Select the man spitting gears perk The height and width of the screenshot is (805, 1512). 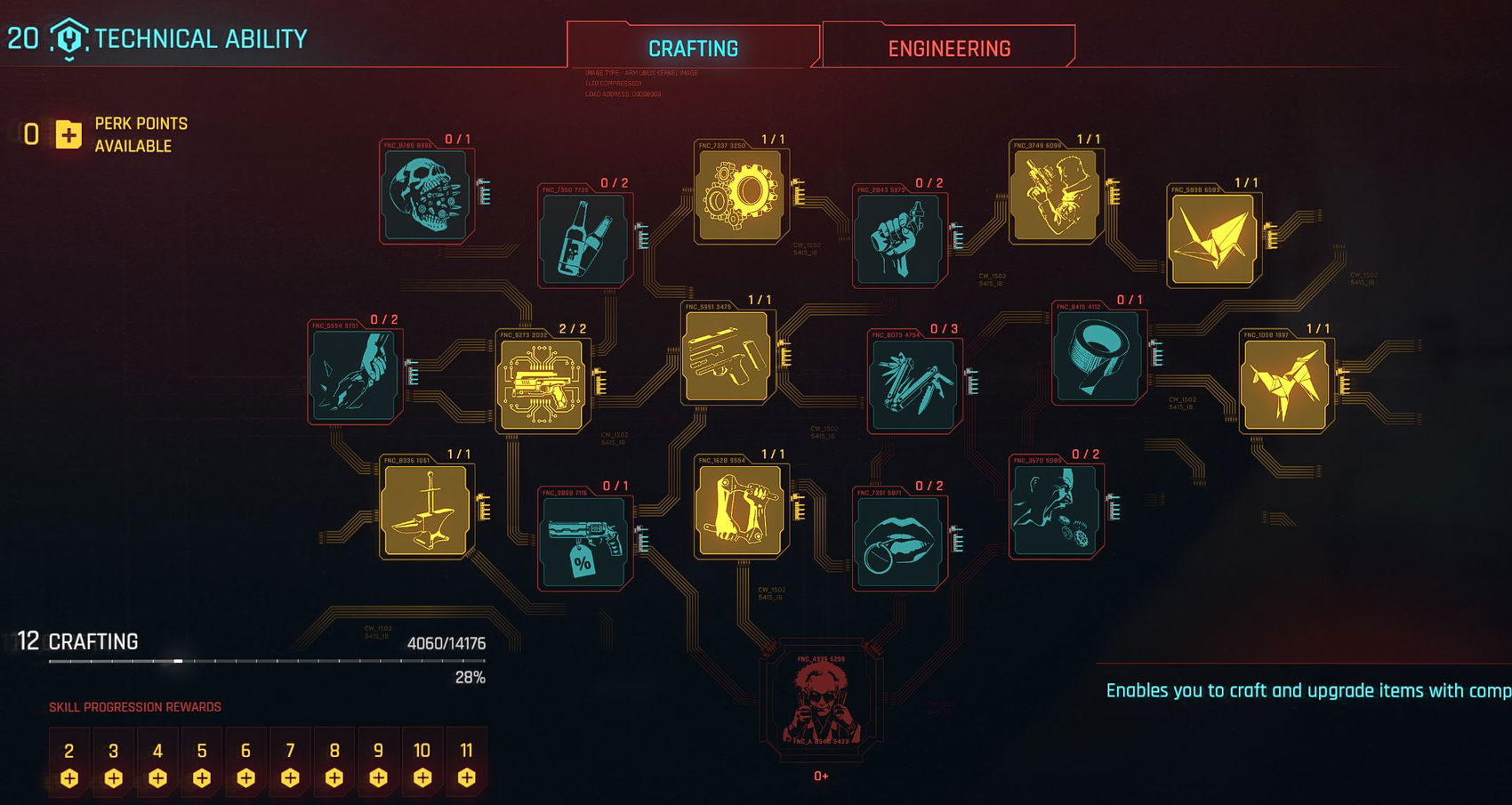1056,510
